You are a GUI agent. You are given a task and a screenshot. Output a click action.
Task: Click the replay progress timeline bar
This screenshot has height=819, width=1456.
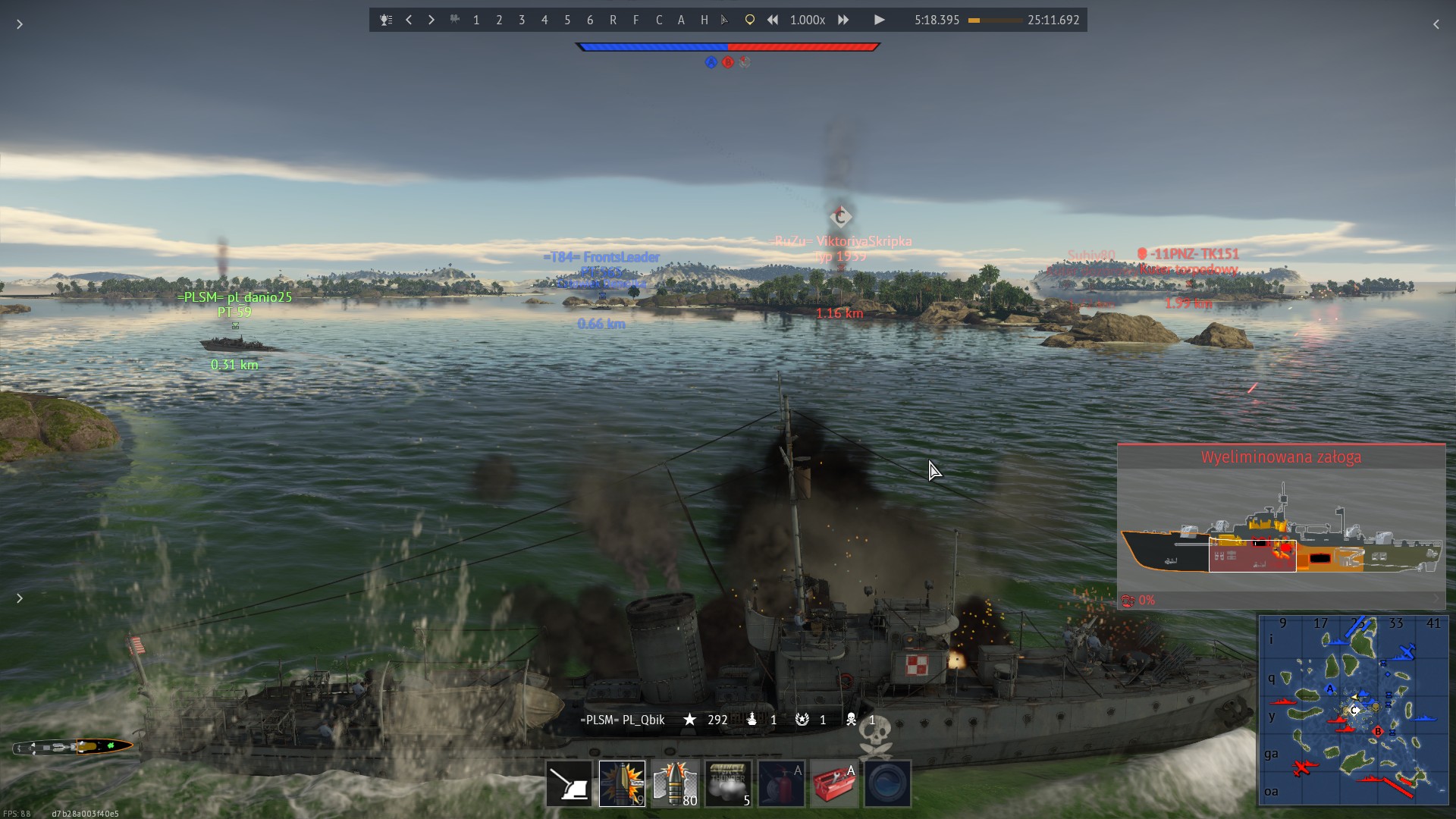pyautogui.click(x=995, y=20)
